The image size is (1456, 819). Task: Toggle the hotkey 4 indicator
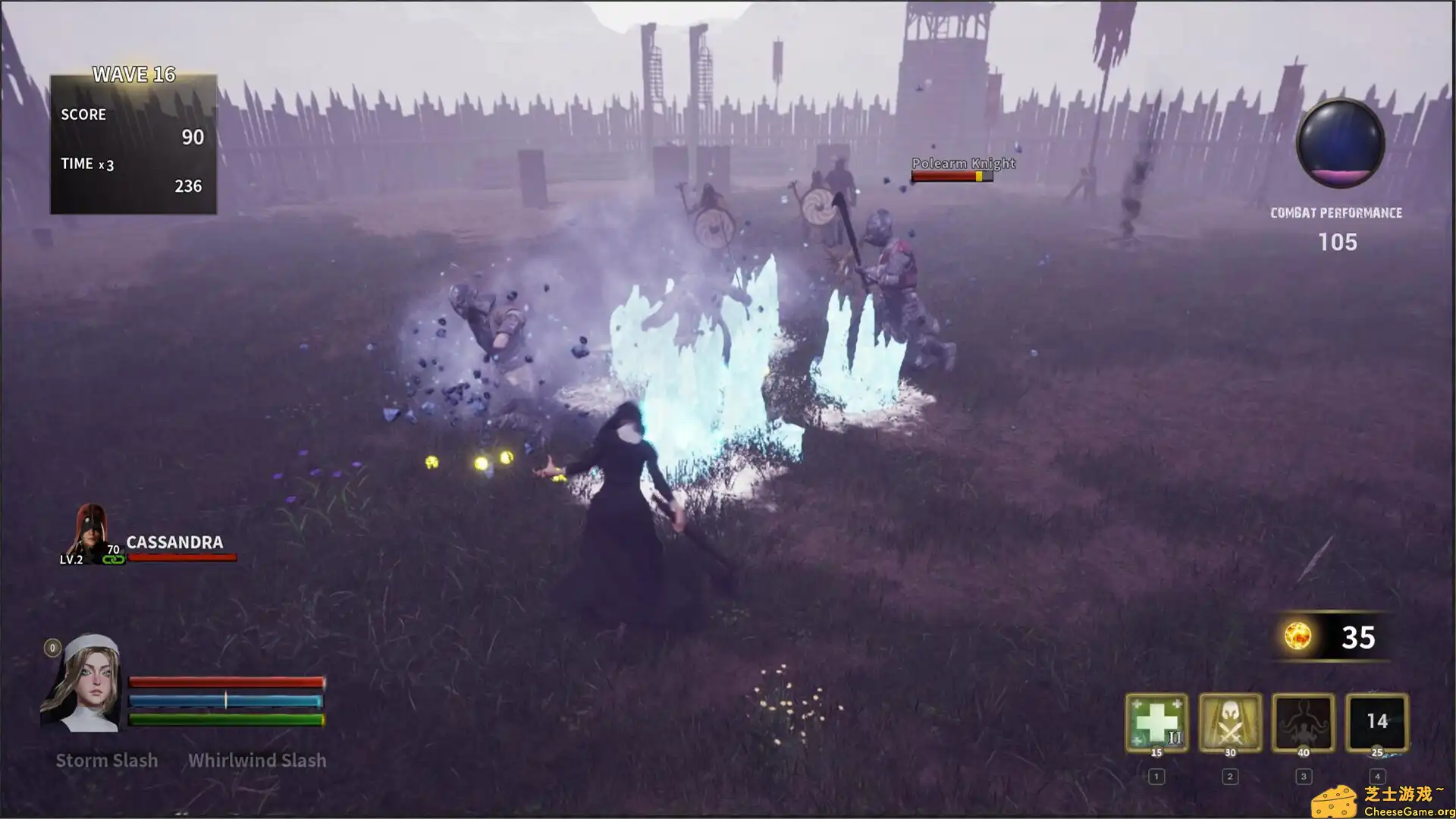point(1376,776)
